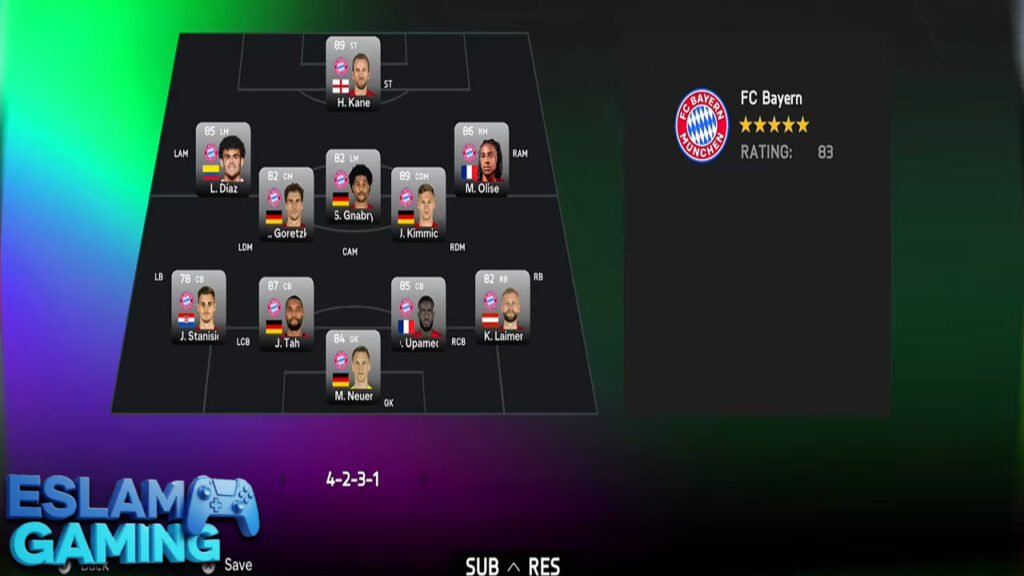Change the 4-2-3-1 formation selector
The image size is (1024, 576).
tap(352, 479)
